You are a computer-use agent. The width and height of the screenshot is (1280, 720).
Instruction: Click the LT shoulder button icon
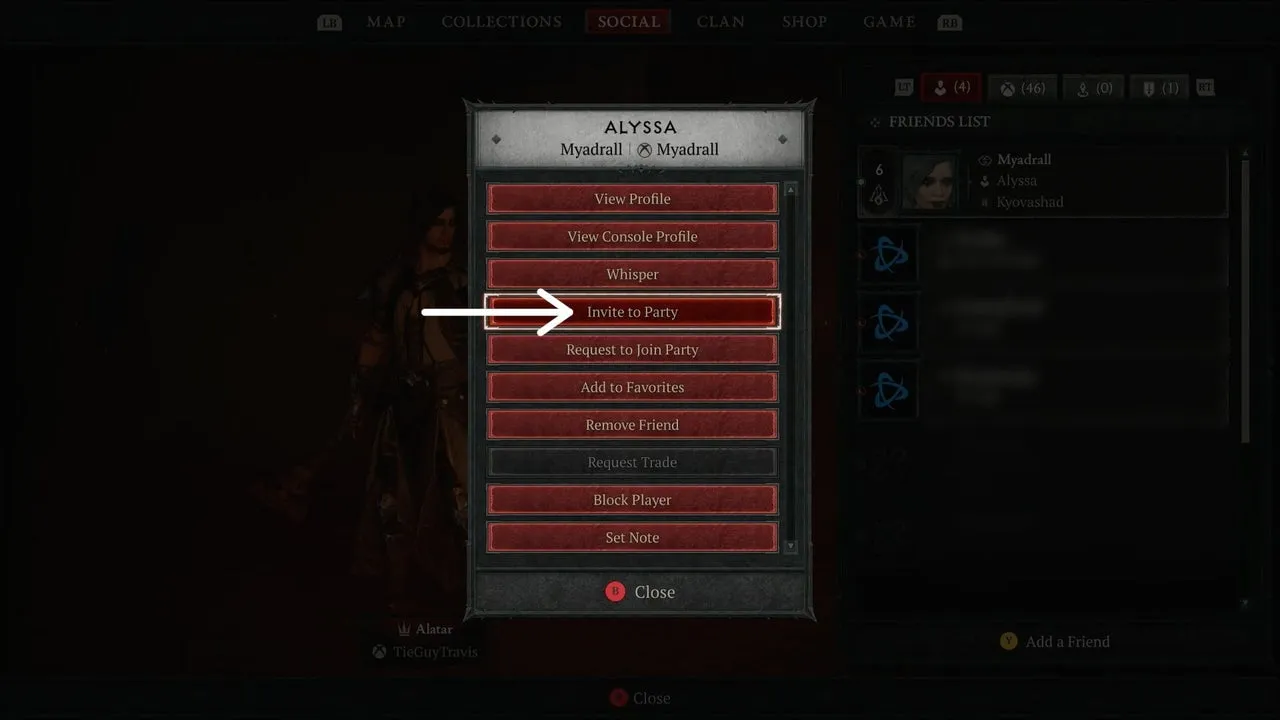click(x=903, y=87)
